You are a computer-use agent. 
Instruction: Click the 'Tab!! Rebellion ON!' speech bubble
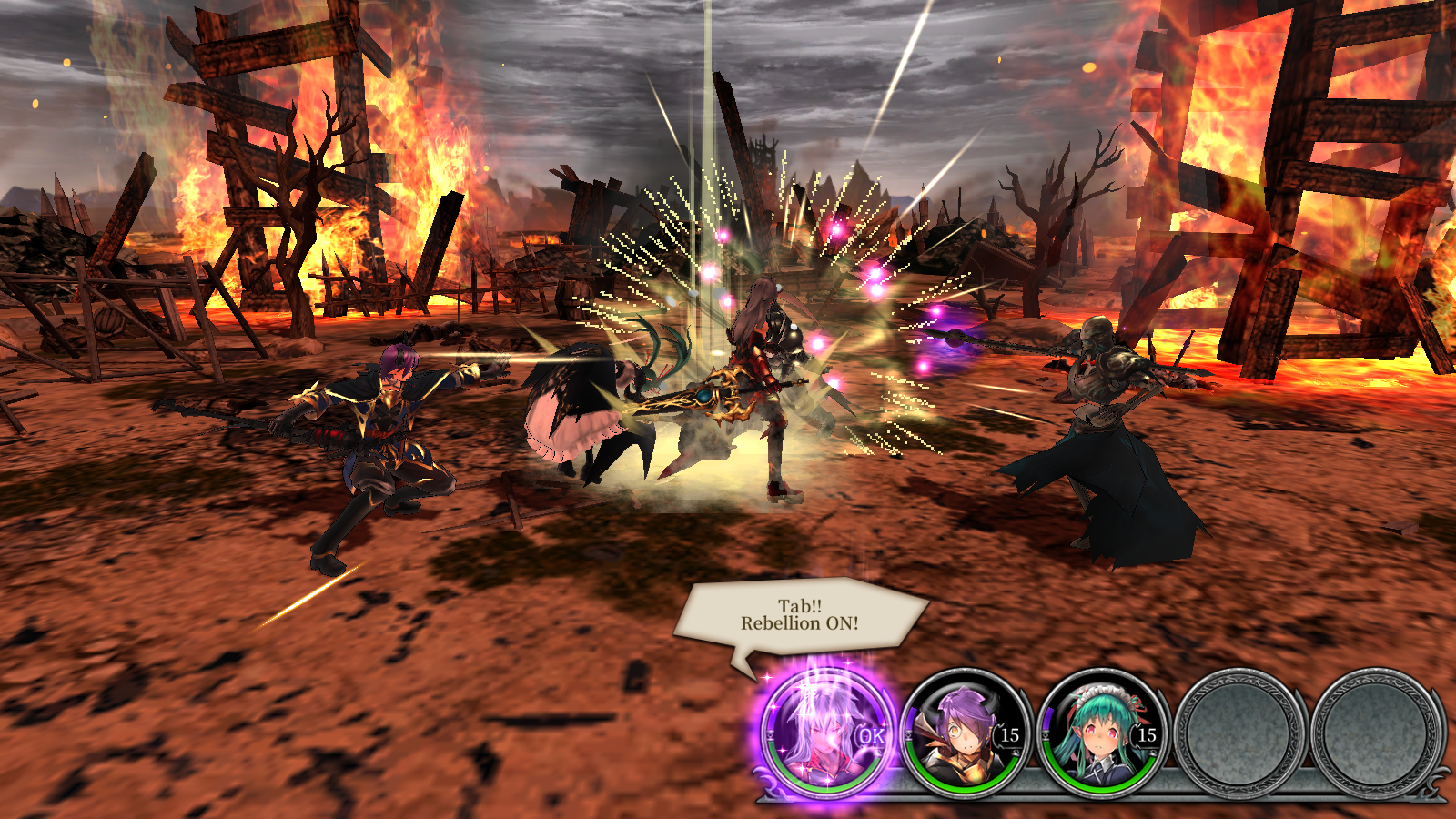(x=801, y=614)
